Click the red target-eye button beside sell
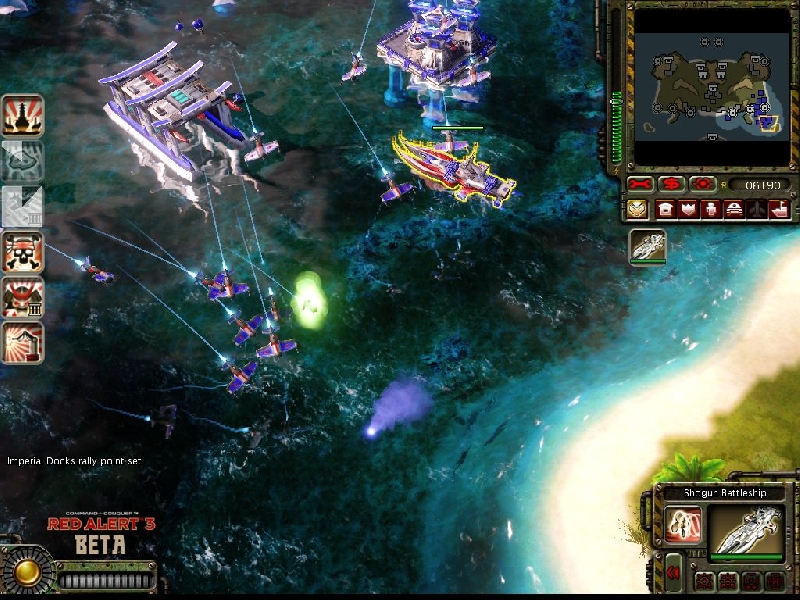 (x=703, y=185)
